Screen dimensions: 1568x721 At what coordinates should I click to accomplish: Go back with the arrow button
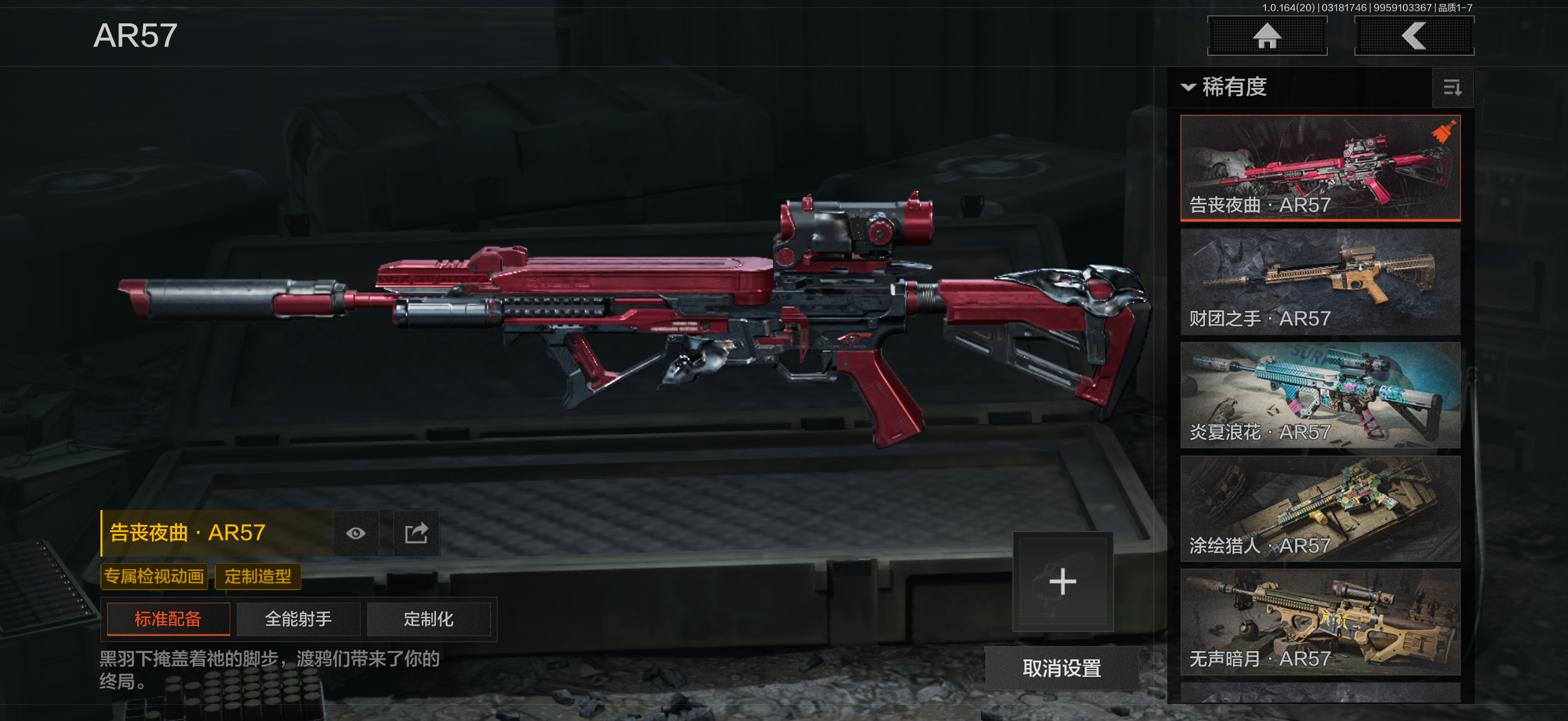tap(1413, 36)
